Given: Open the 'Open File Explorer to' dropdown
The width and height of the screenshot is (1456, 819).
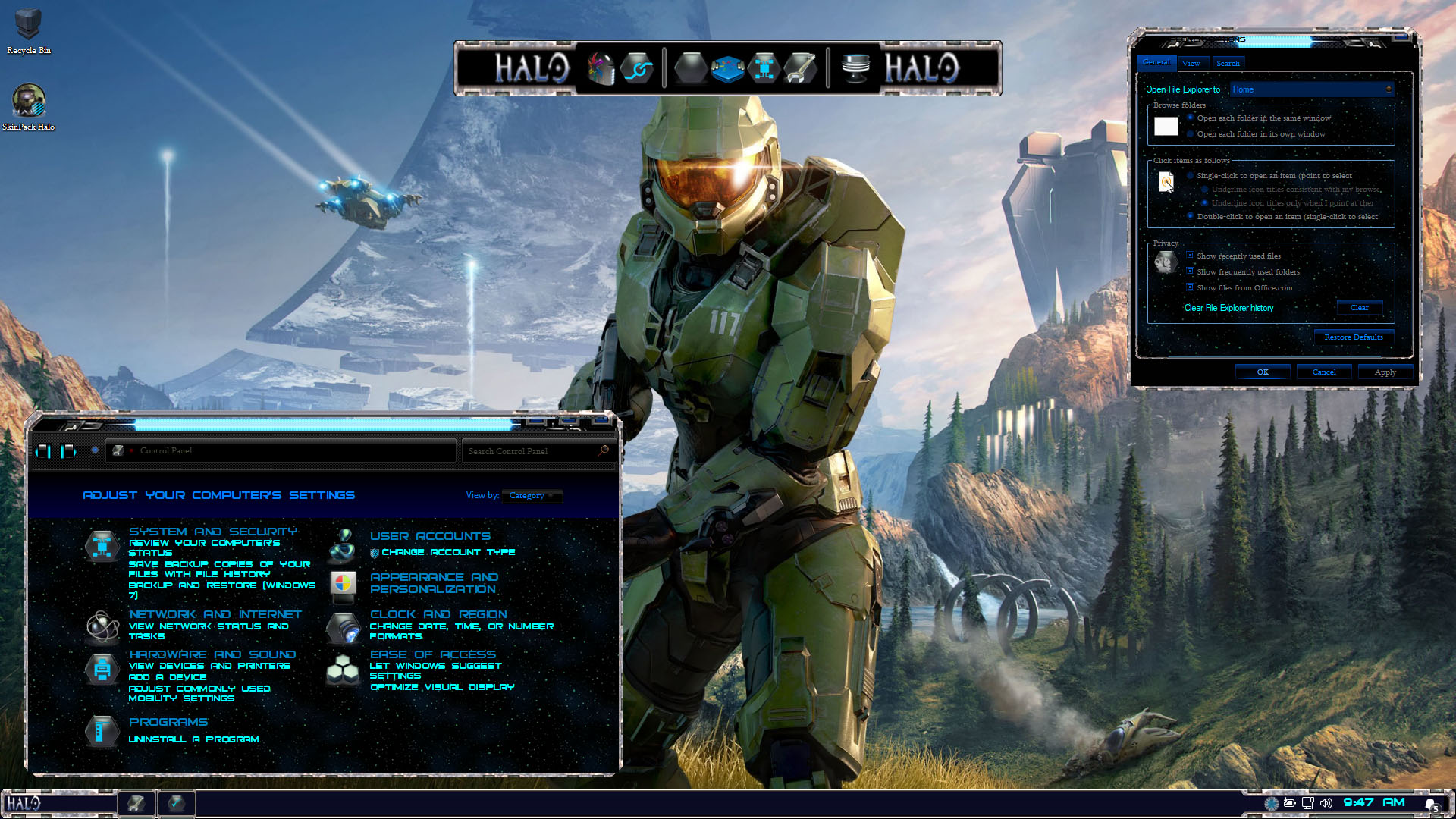Looking at the screenshot, I should point(1311,89).
